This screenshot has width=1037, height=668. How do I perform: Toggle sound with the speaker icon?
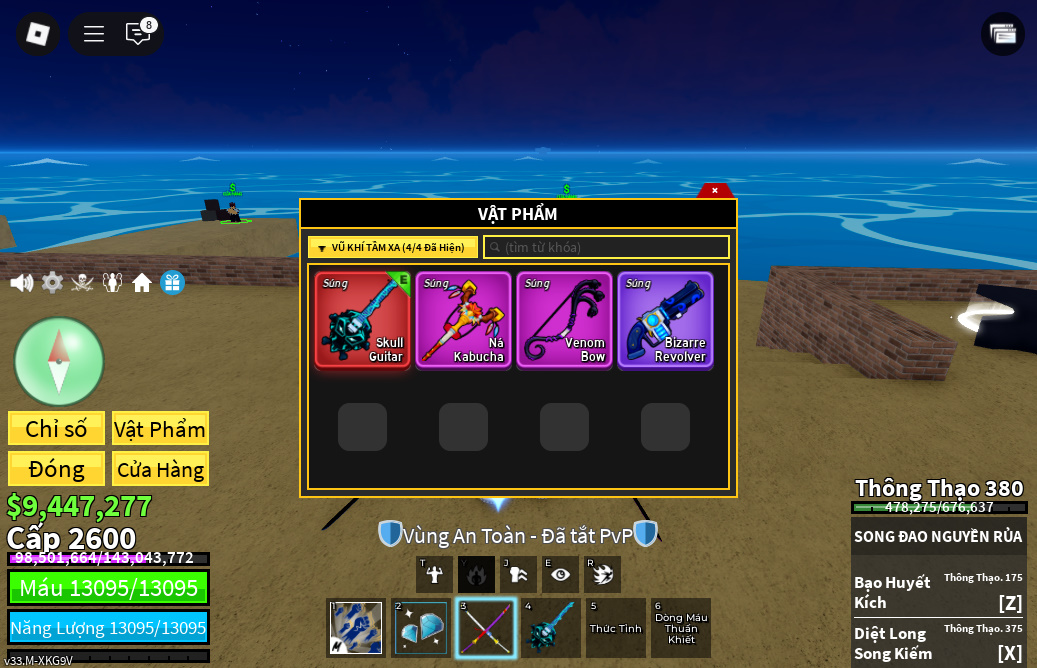pos(21,283)
